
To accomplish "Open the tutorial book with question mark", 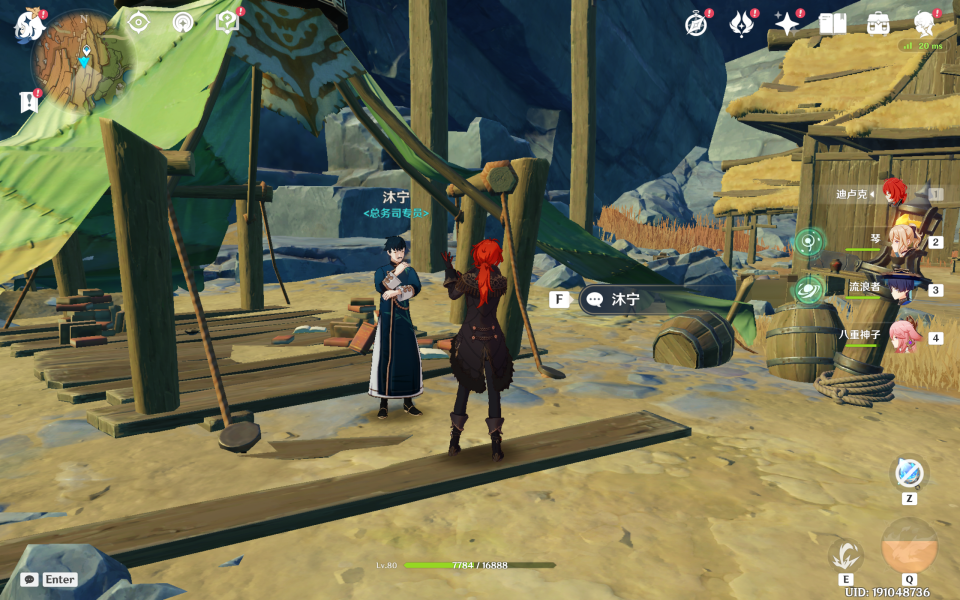I will [x=227, y=22].
